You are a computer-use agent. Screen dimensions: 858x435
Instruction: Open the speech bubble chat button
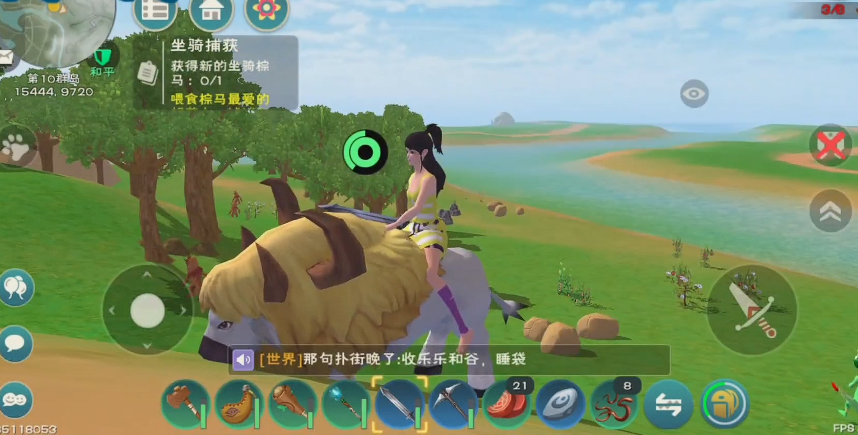pos(16,344)
